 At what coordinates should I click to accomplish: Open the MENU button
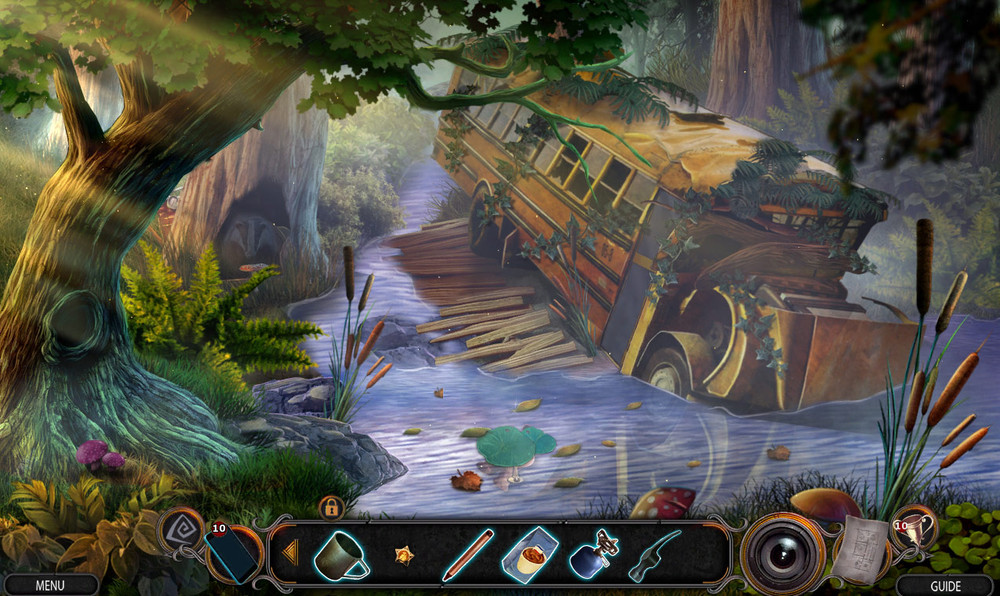click(x=50, y=585)
